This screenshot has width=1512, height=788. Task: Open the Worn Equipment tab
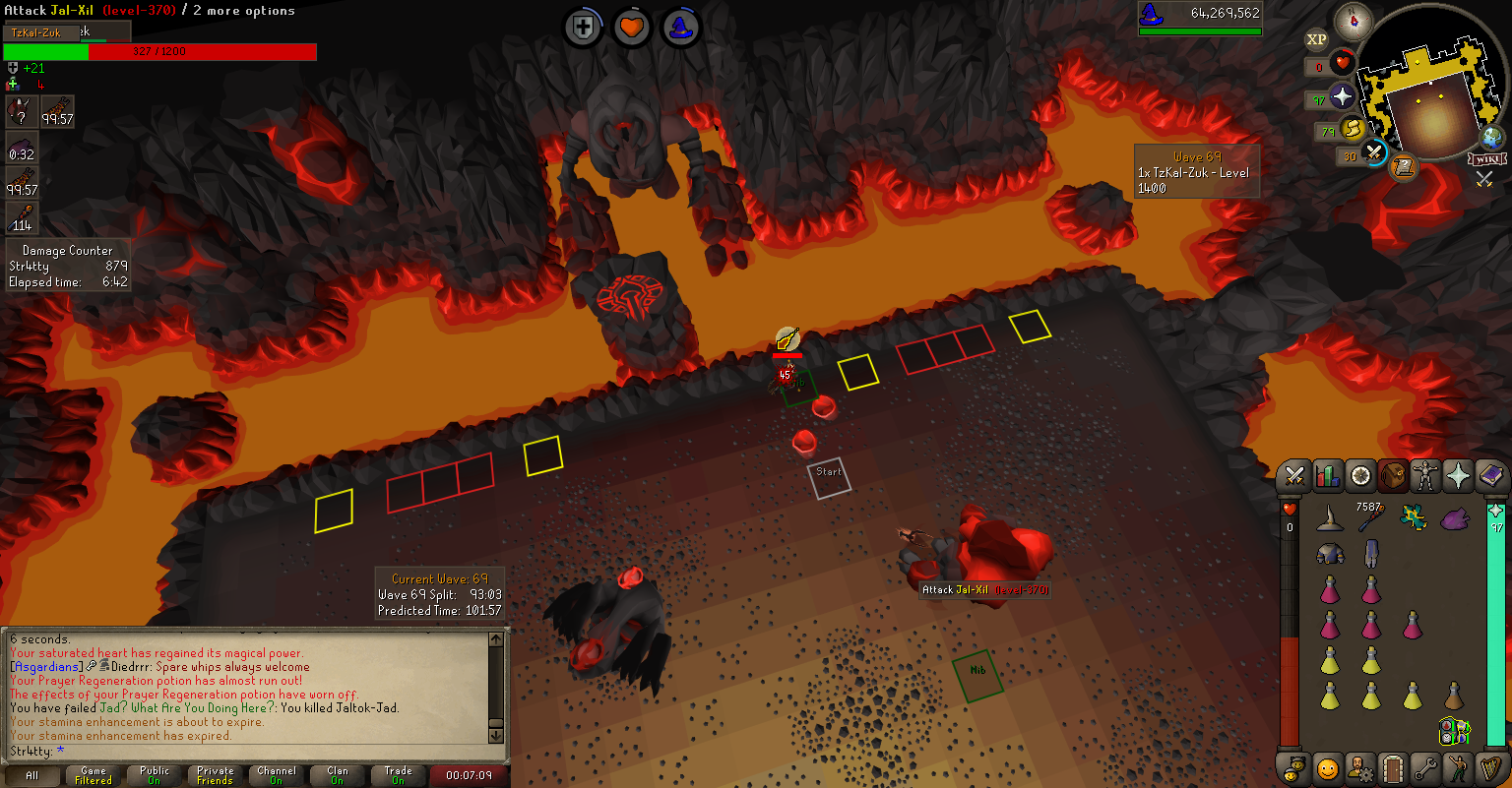tap(1424, 477)
